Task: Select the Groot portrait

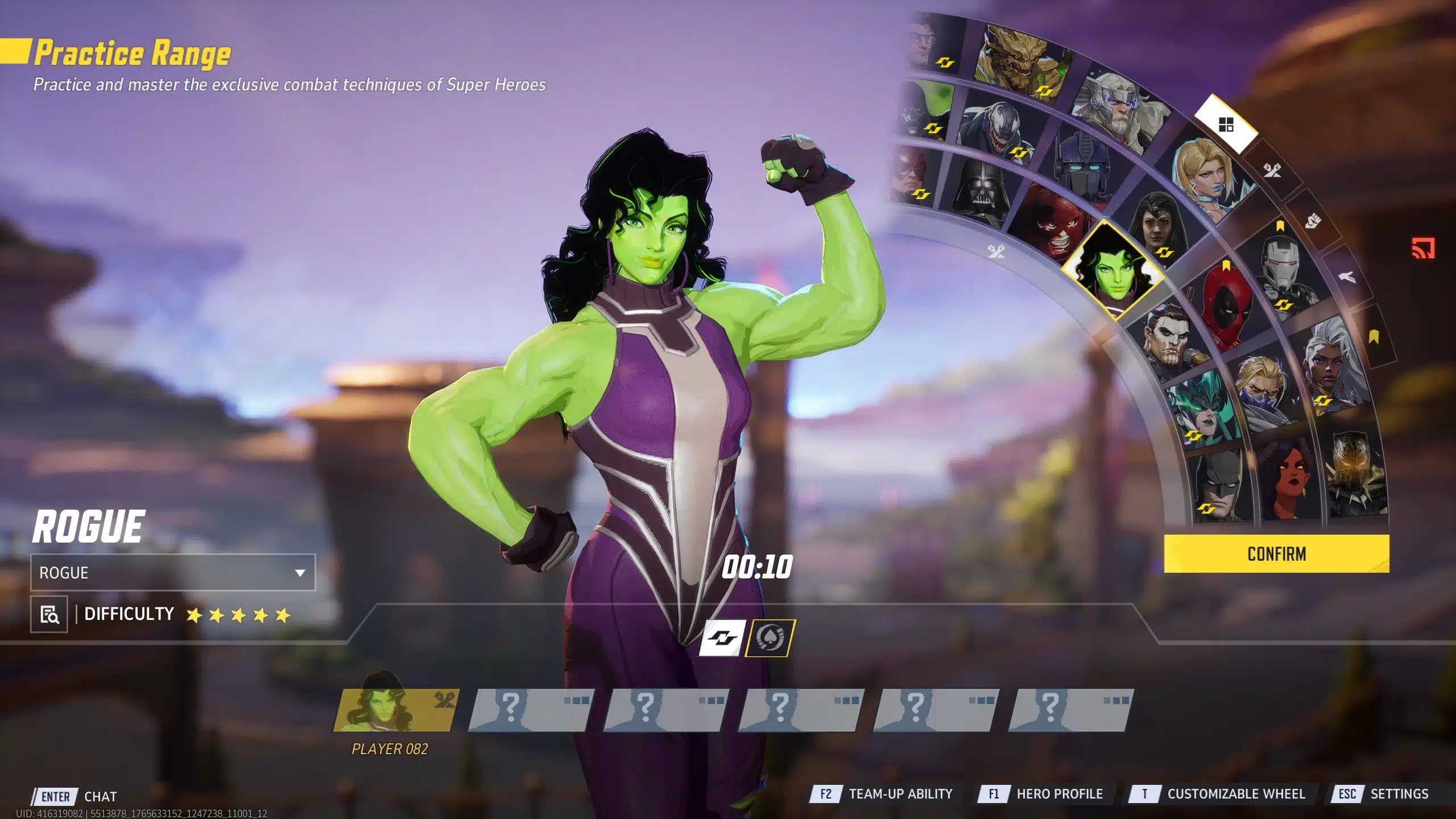Action: tap(1021, 64)
